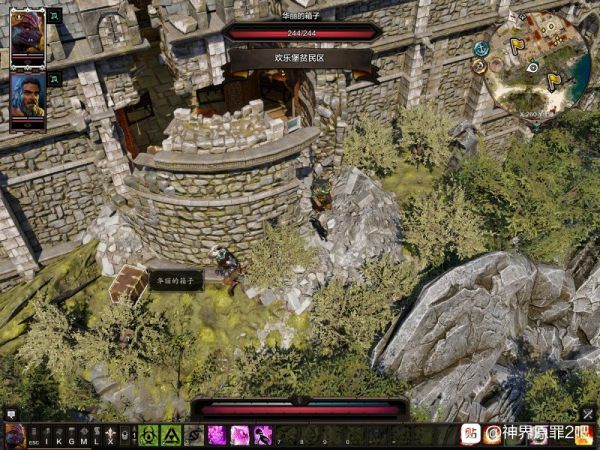Open the crafting panel G button
600x450 pixels.
click(x=71, y=436)
